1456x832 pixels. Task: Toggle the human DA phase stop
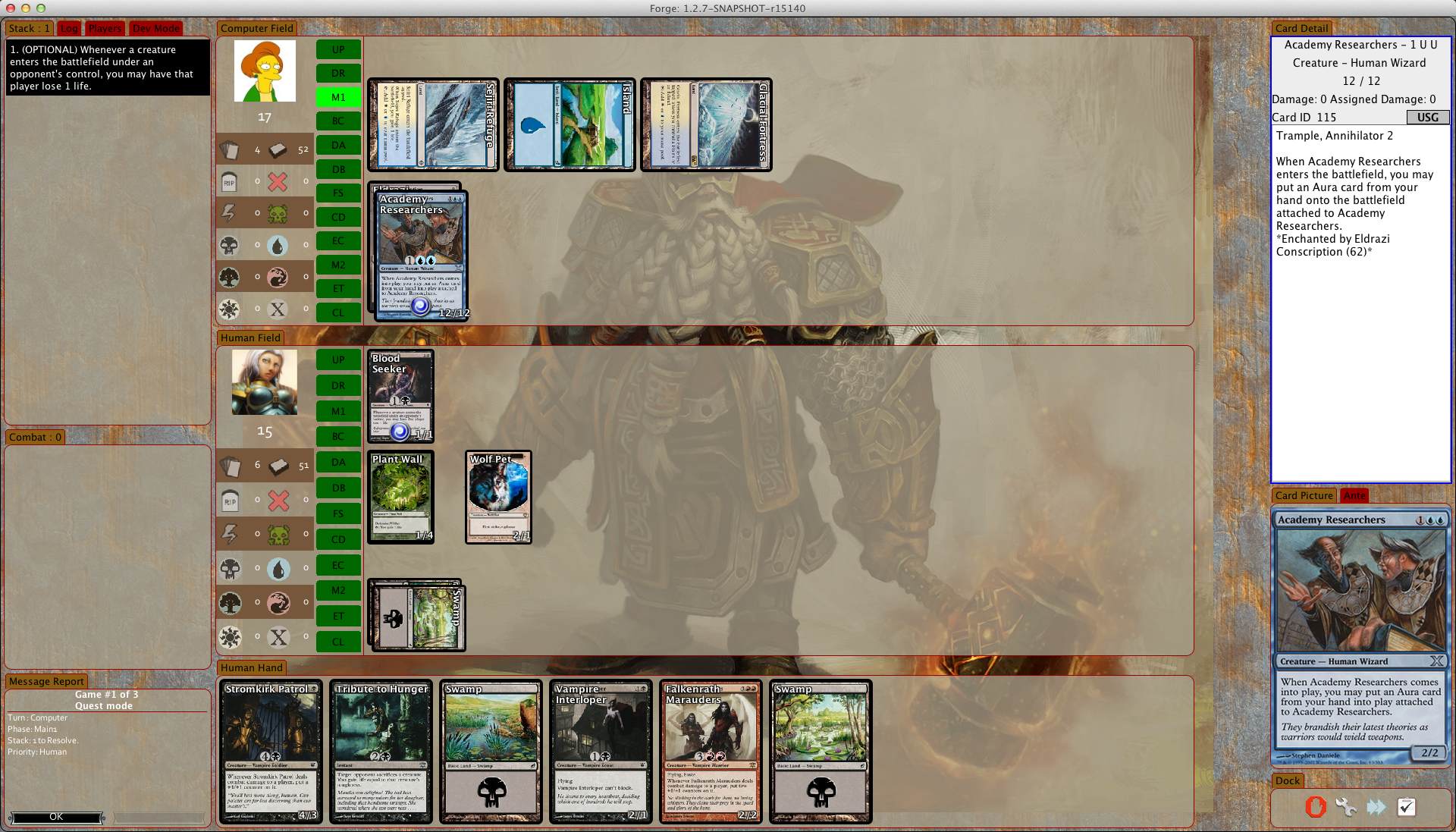click(x=338, y=462)
